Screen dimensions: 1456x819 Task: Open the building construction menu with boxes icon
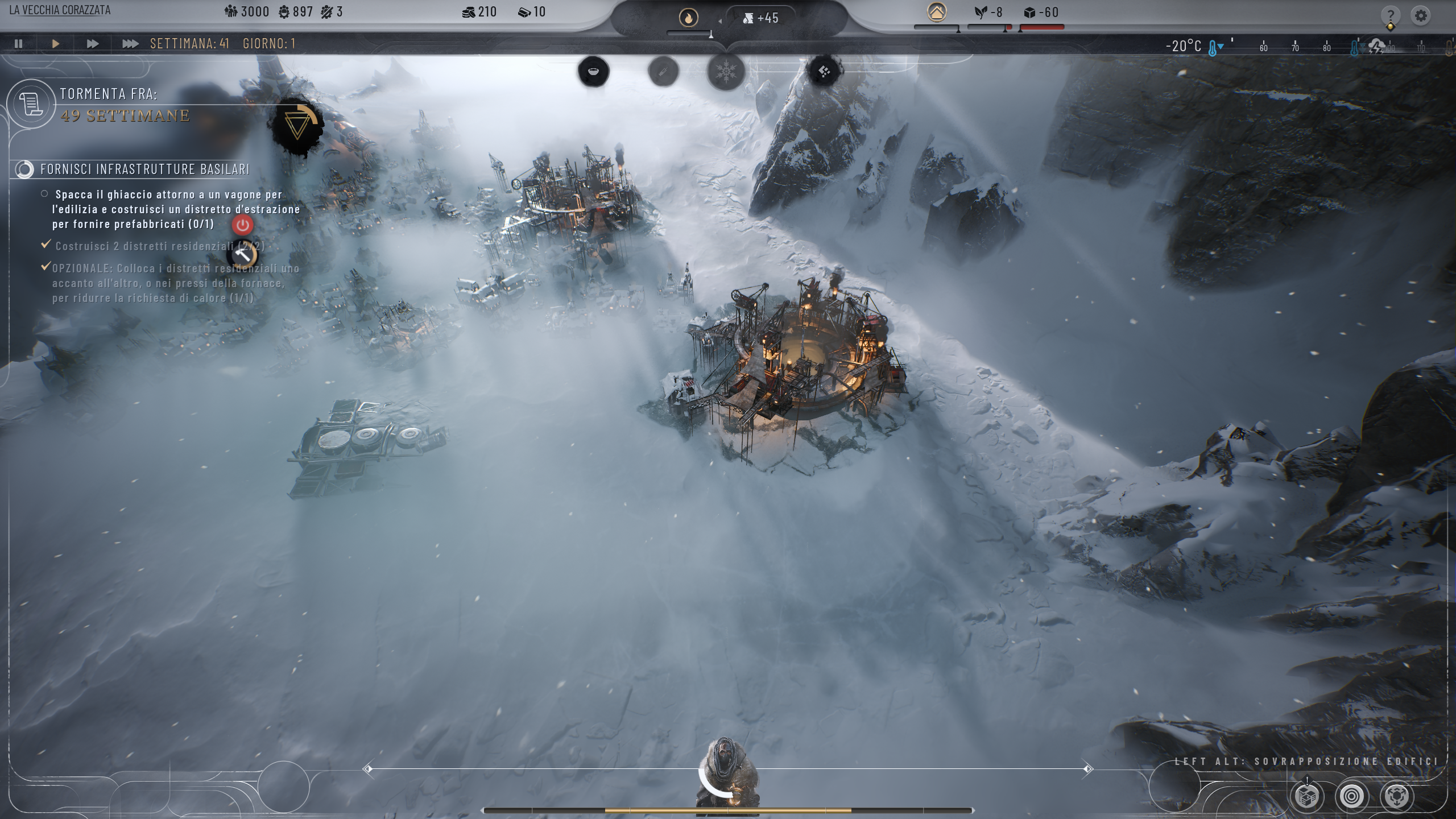1307,796
